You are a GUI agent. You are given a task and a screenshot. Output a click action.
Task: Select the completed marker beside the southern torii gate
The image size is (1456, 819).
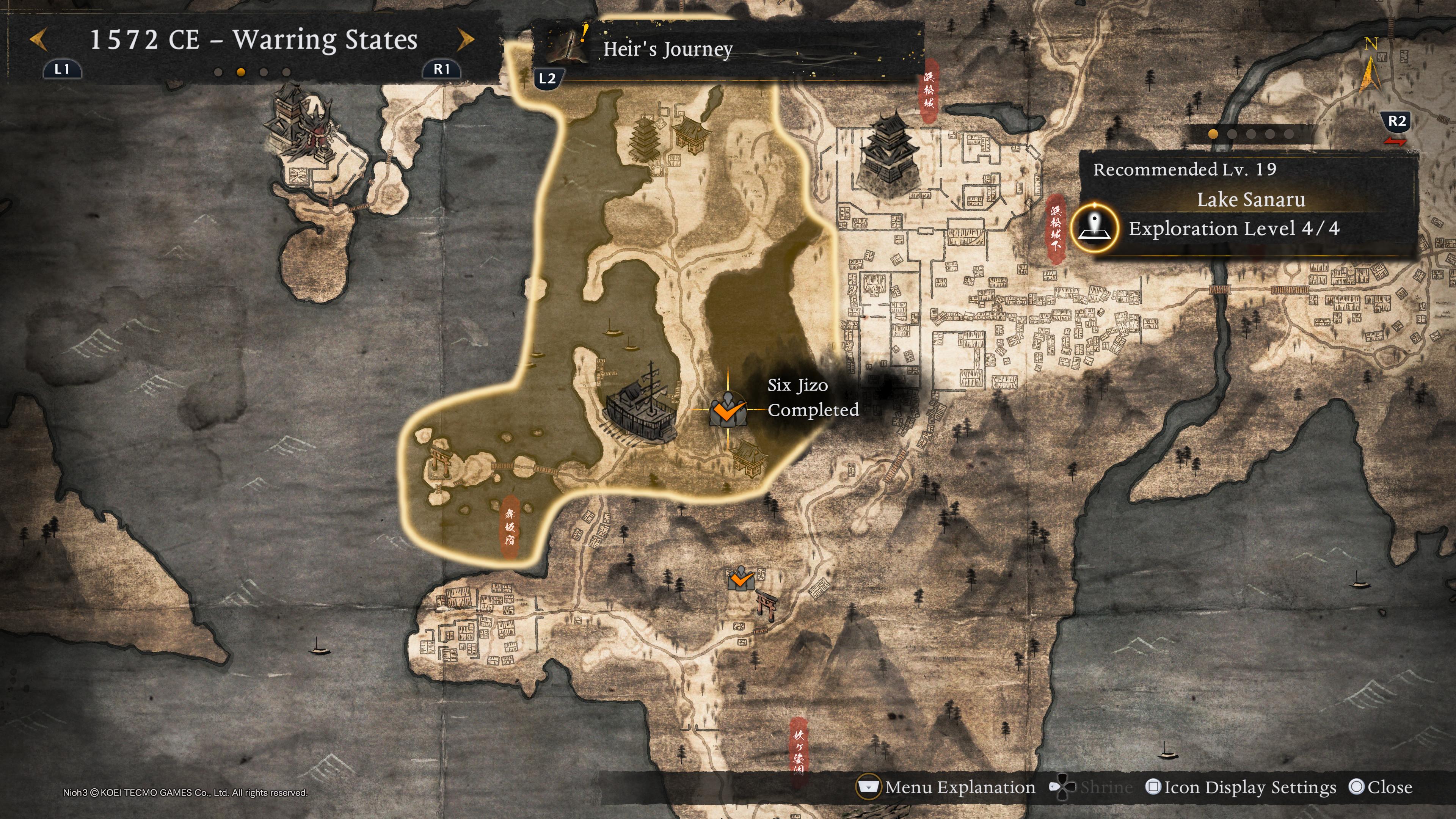[741, 579]
